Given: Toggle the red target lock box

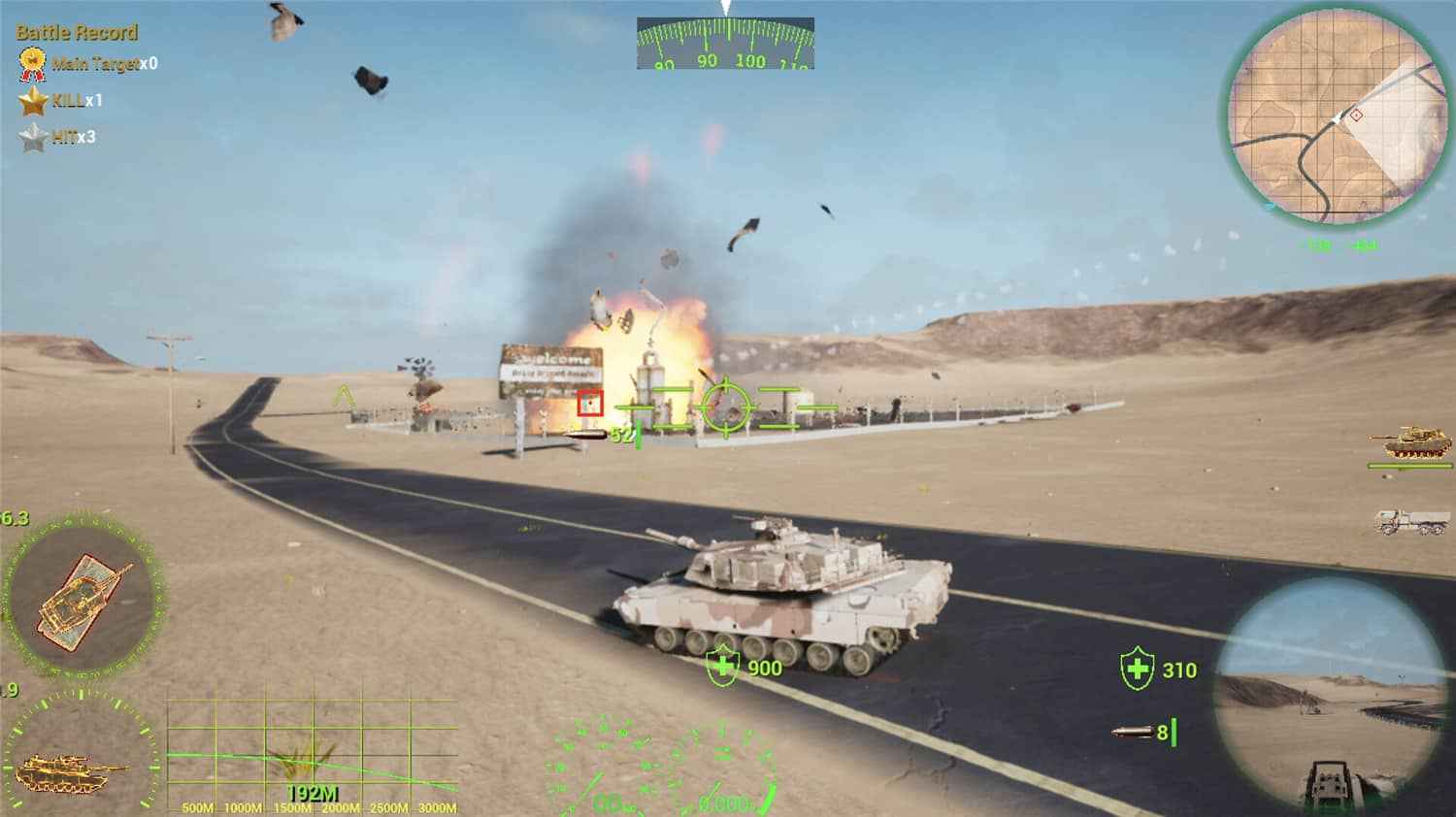Looking at the screenshot, I should pos(590,403).
